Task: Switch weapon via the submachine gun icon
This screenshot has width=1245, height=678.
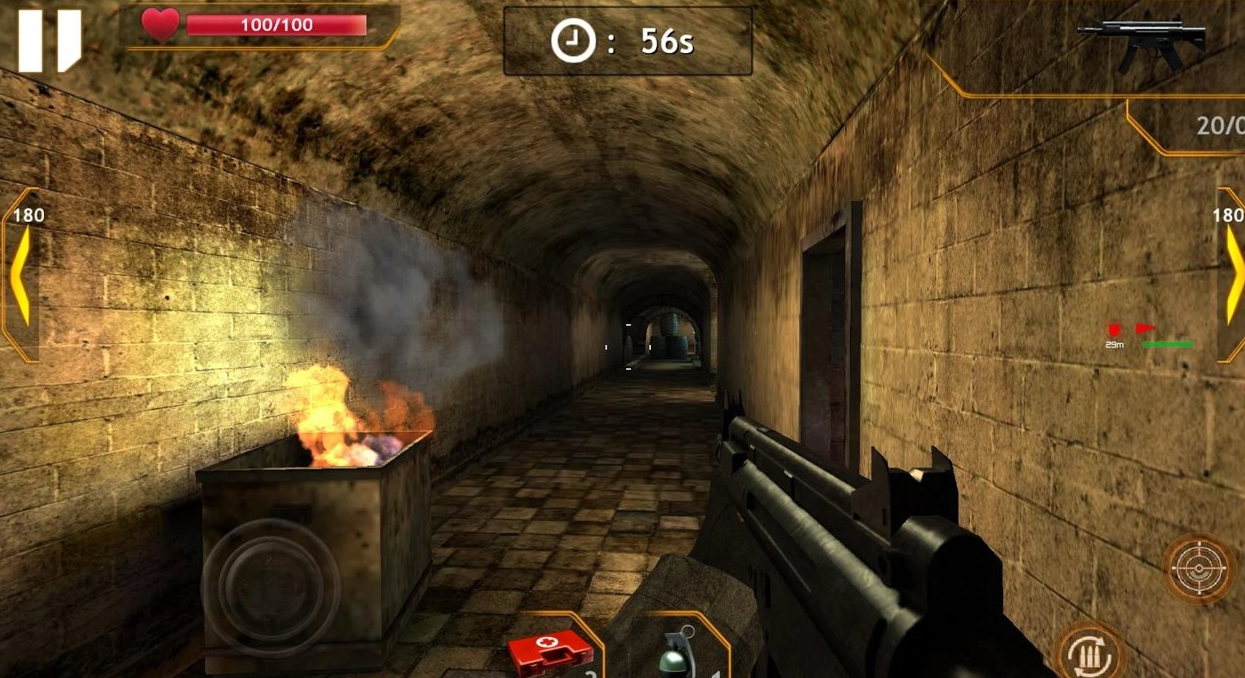Action: coord(1142,42)
